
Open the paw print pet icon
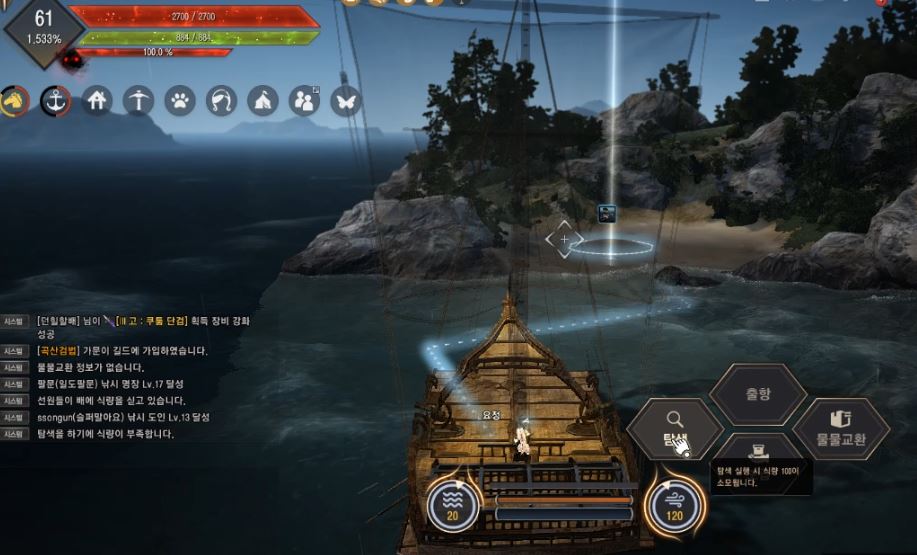tap(180, 100)
